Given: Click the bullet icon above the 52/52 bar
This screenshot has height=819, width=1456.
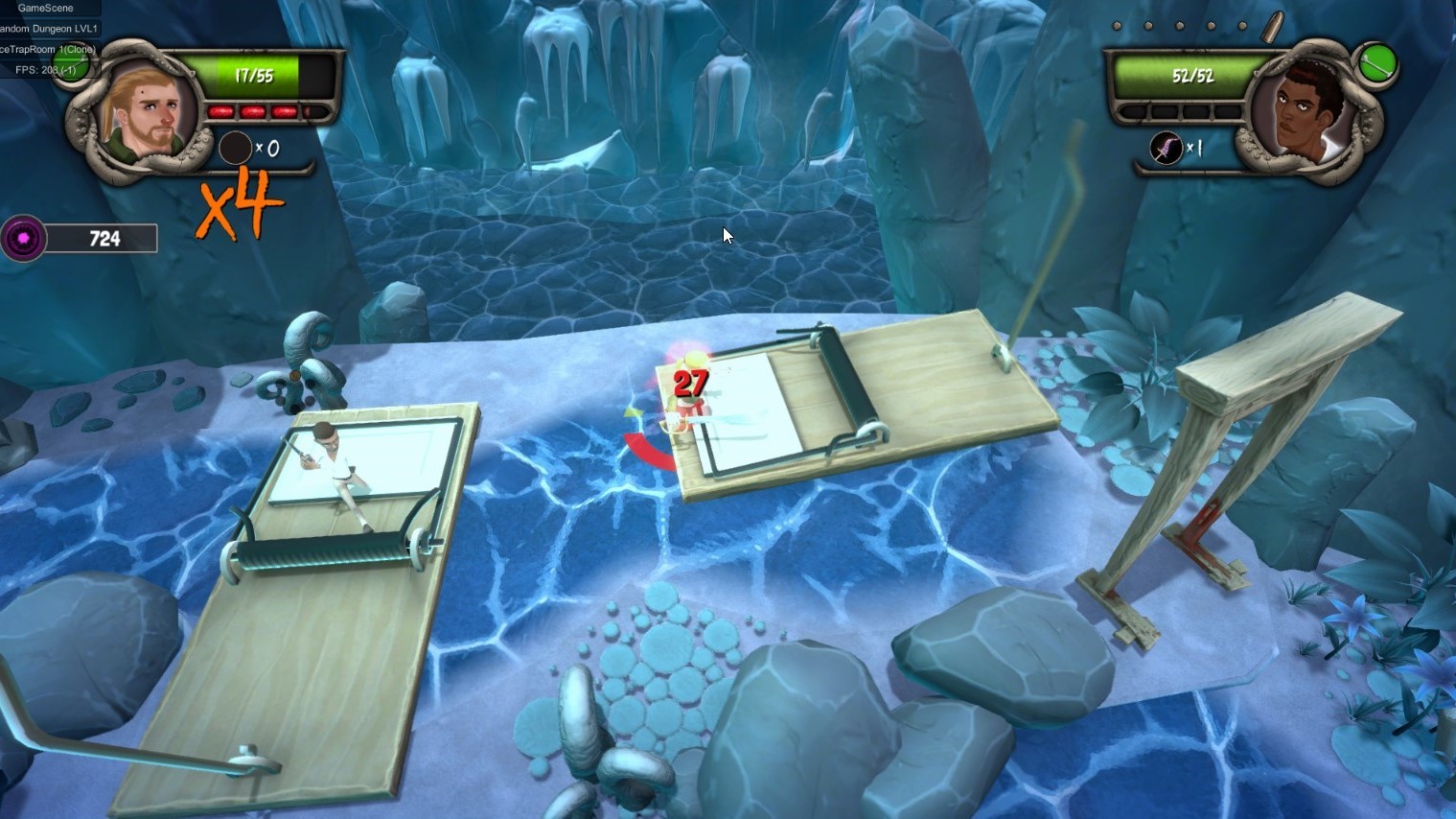Looking at the screenshot, I should [x=1274, y=26].
